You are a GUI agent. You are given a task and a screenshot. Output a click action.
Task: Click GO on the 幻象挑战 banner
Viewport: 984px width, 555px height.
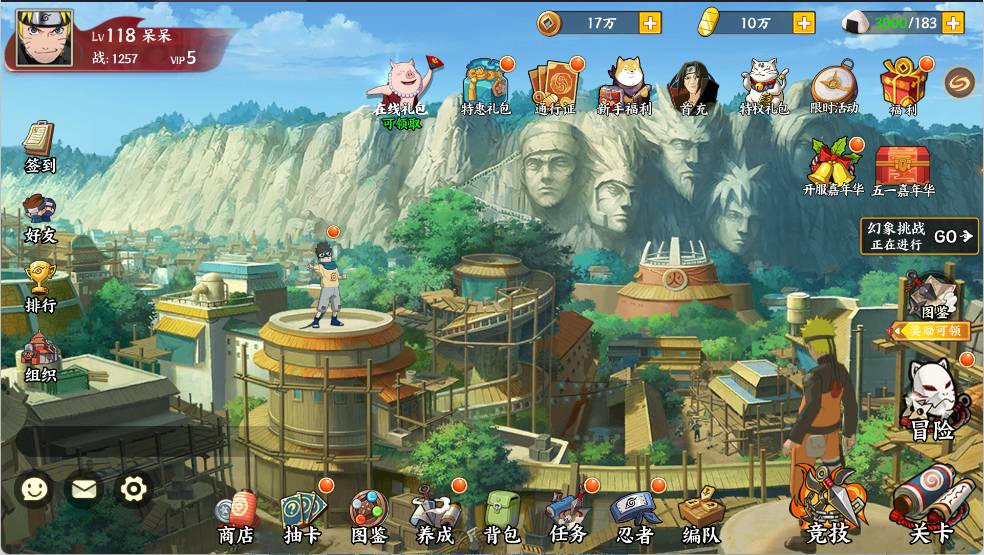952,237
